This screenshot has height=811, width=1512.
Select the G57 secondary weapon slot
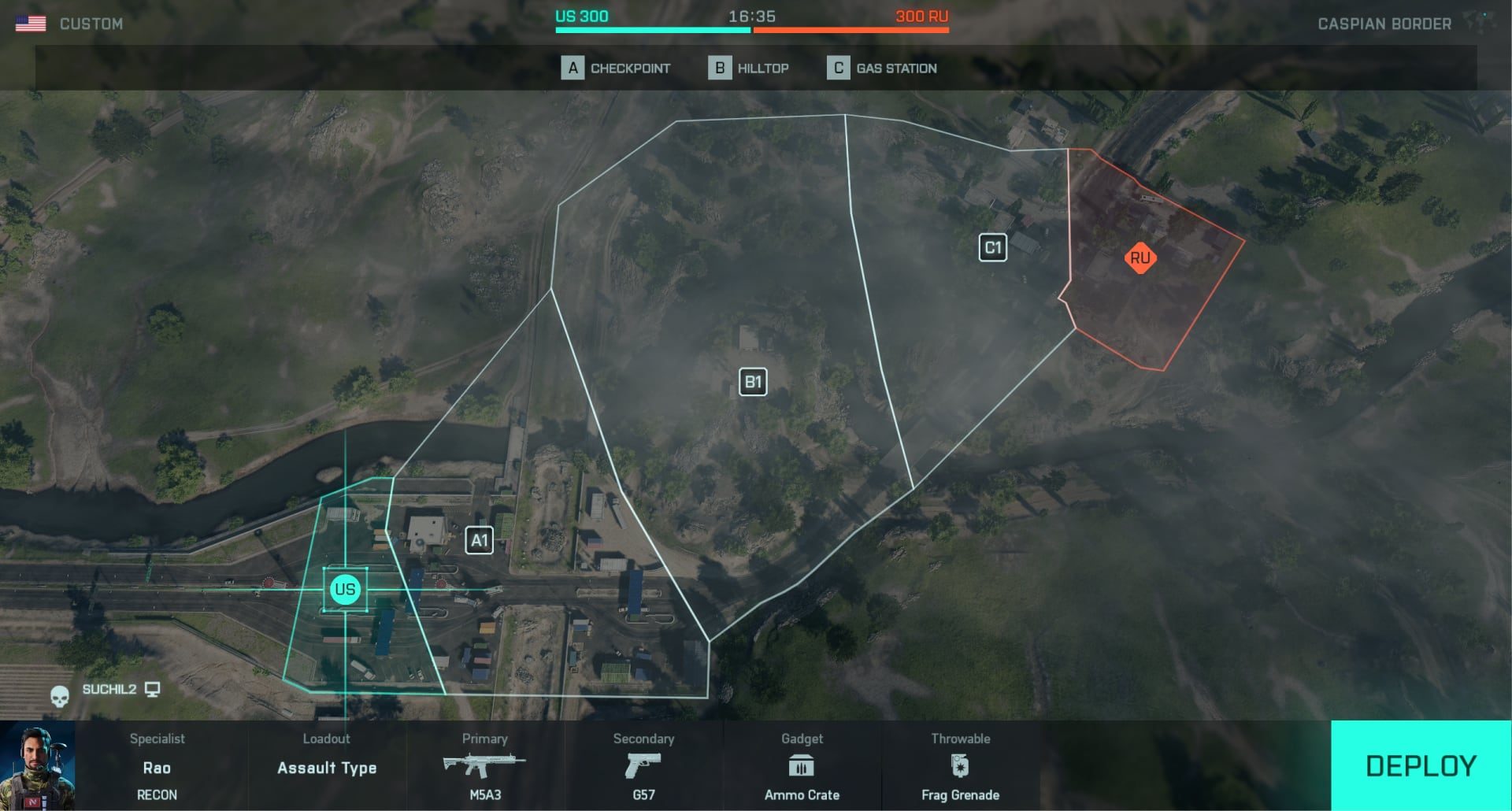[x=643, y=767]
